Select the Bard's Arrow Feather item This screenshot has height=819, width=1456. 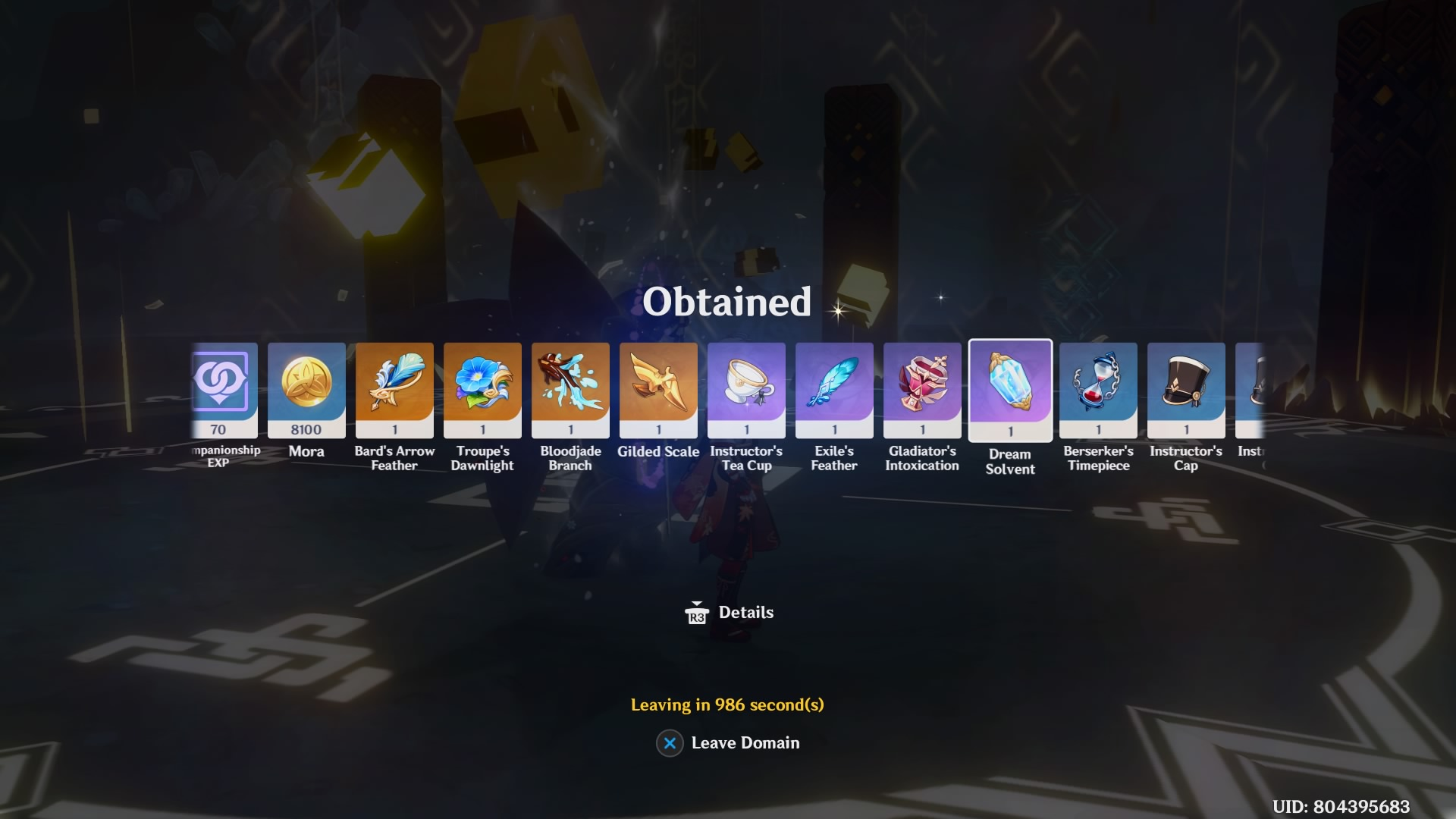pyautogui.click(x=394, y=389)
